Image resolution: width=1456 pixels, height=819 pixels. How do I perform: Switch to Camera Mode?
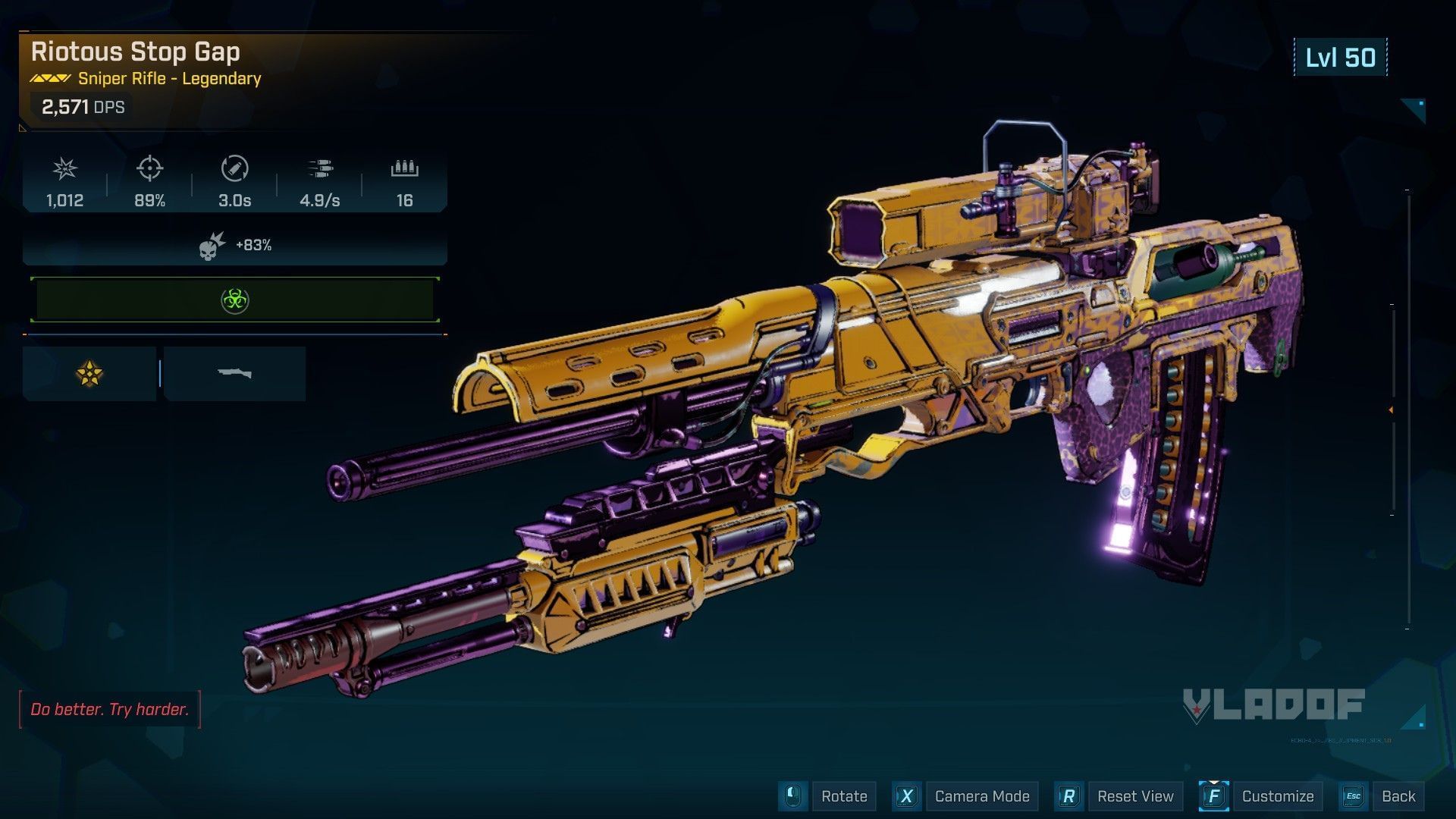pos(981,796)
